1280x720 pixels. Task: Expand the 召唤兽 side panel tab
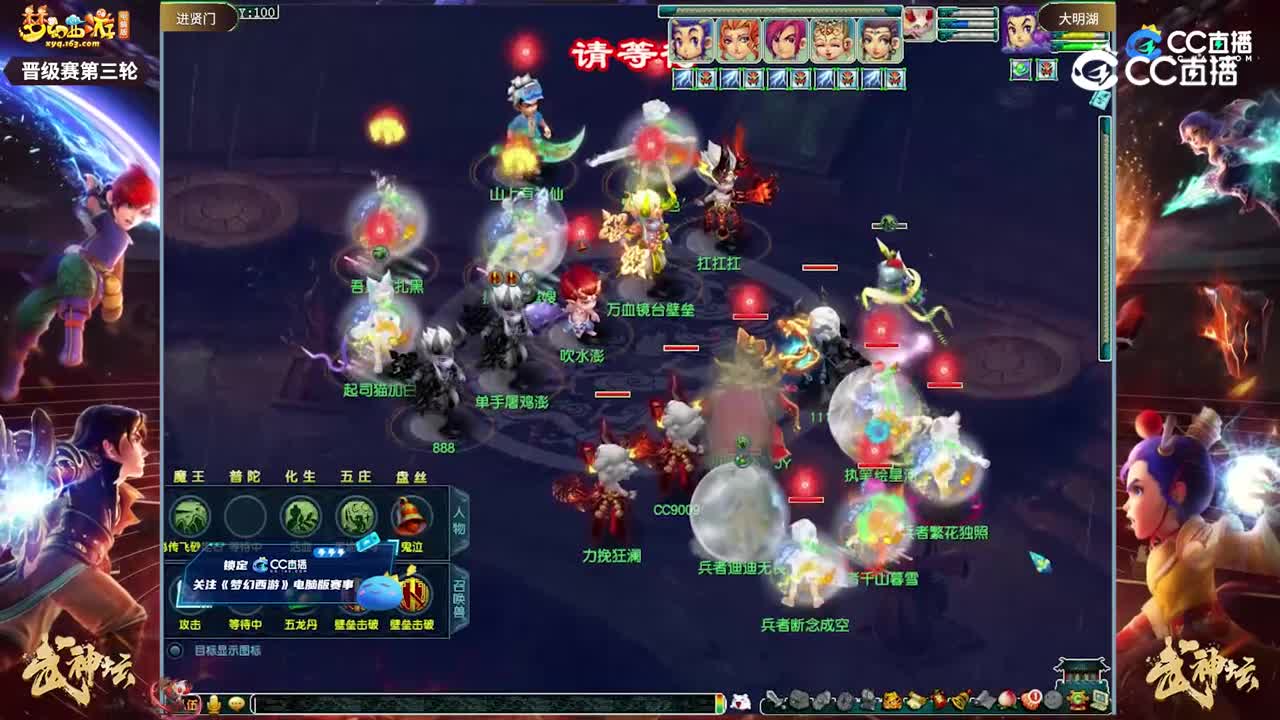[458, 595]
